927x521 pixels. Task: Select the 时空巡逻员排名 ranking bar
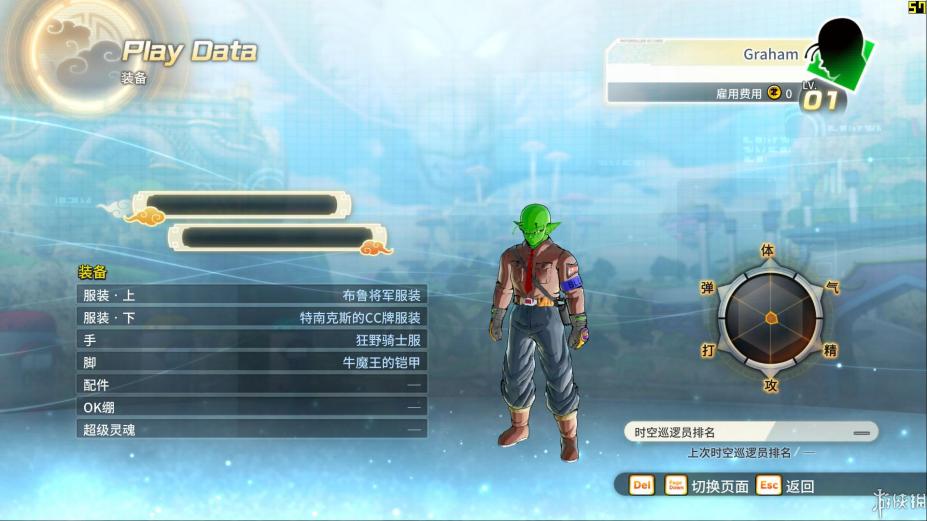click(x=750, y=432)
